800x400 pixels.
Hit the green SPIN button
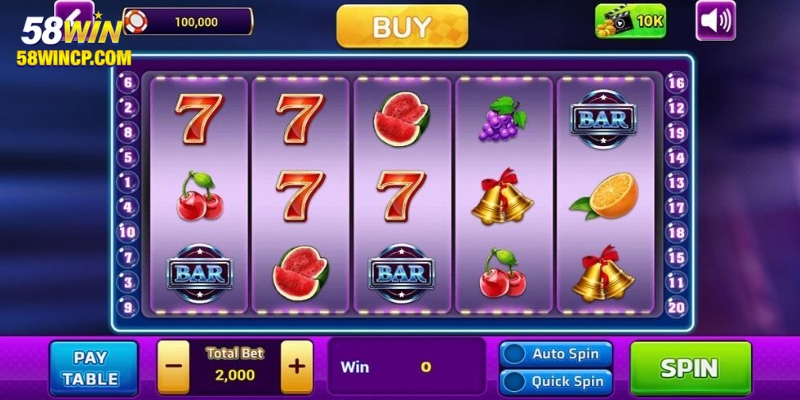coord(690,367)
